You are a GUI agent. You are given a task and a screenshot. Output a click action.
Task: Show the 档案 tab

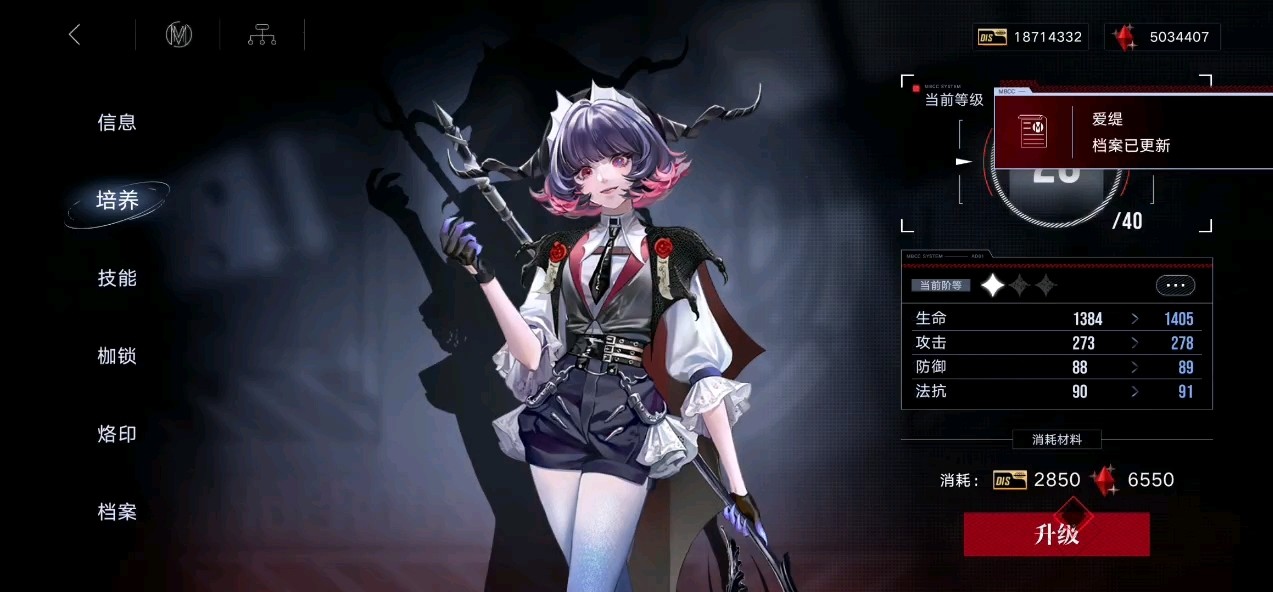click(117, 512)
